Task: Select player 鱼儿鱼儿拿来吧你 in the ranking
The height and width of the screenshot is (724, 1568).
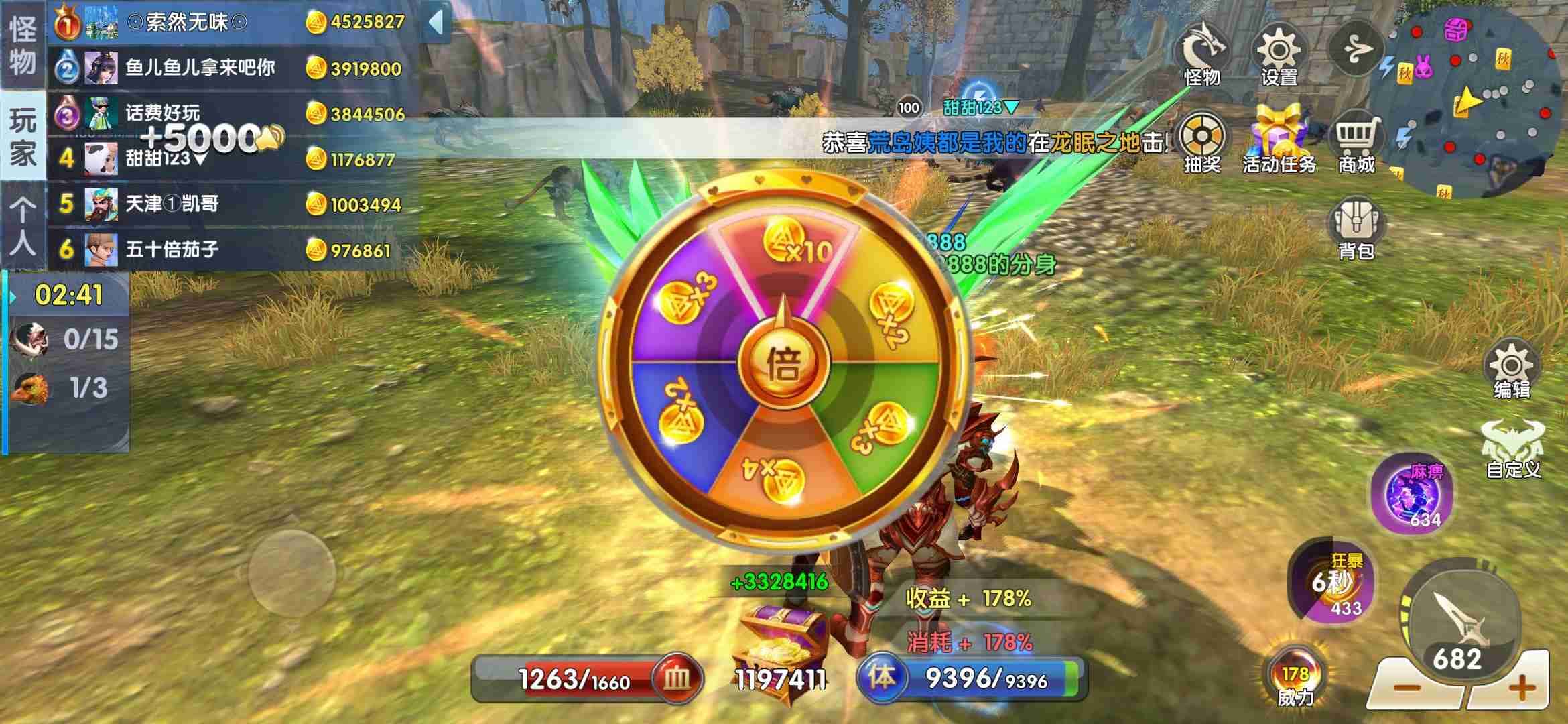Action: coord(200,68)
